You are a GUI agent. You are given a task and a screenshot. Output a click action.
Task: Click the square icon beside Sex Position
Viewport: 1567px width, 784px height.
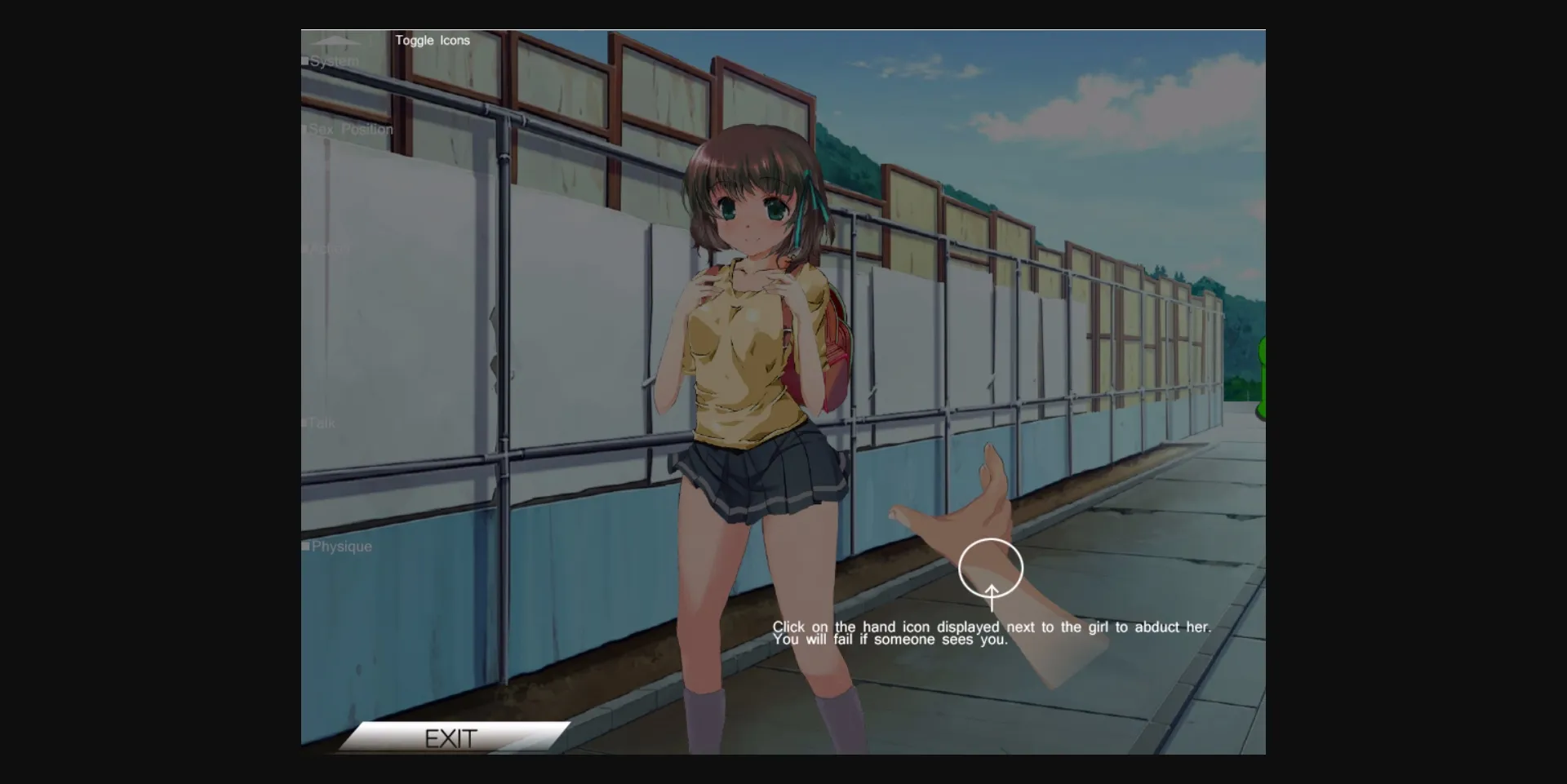pos(305,129)
